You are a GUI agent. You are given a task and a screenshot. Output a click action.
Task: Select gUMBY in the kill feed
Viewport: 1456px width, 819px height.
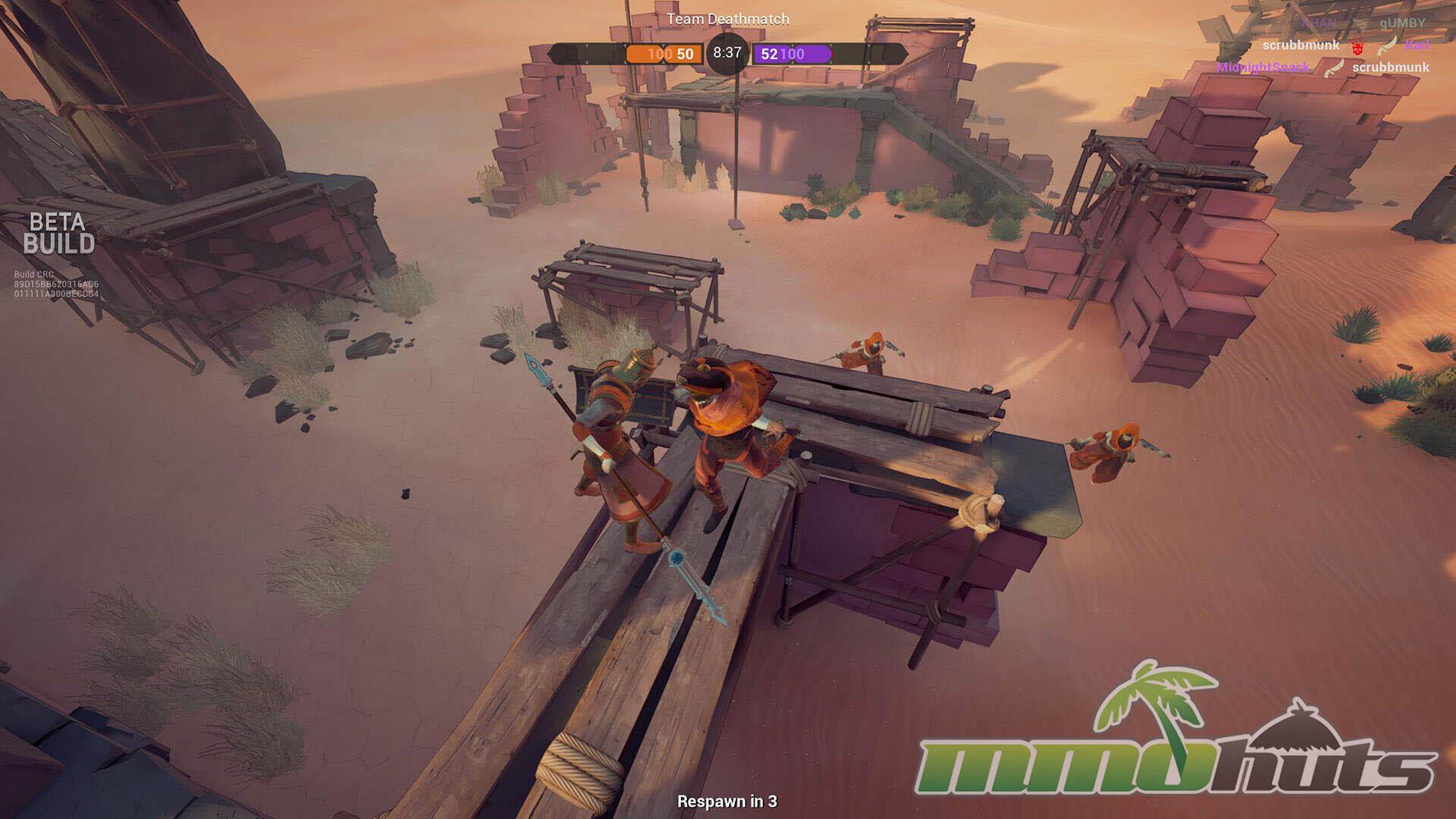pos(1401,24)
